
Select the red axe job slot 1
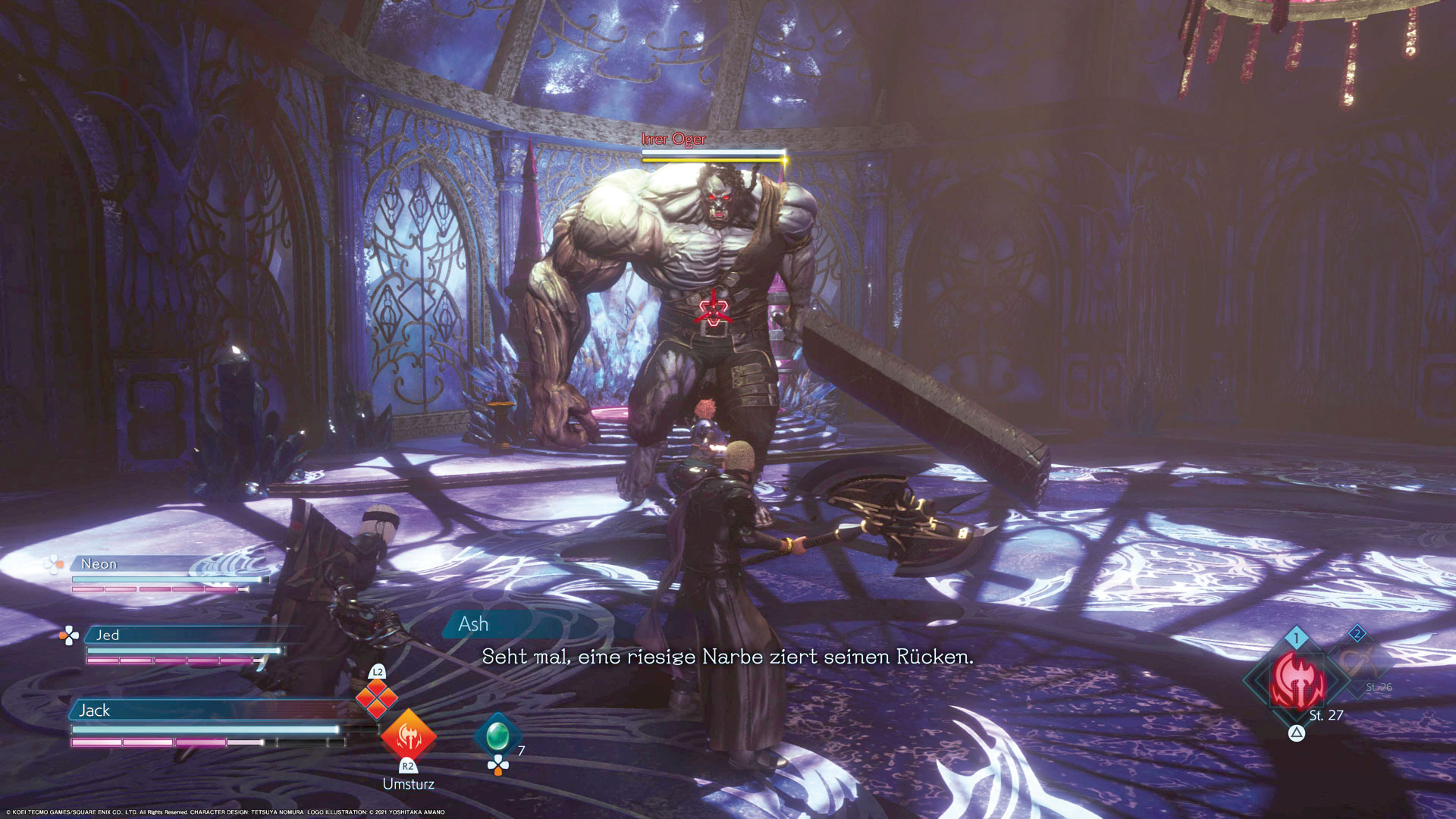[x=1298, y=680]
